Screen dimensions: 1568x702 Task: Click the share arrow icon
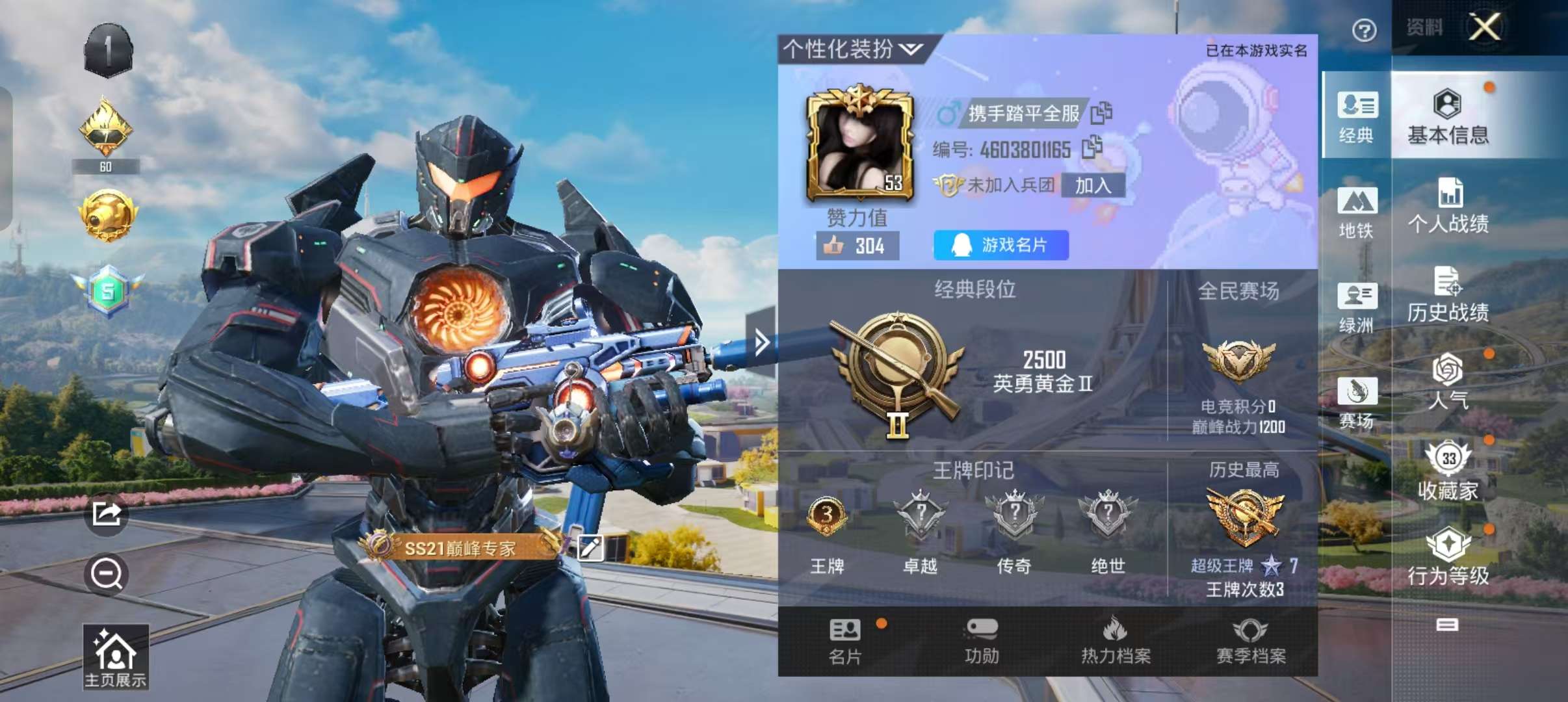pos(107,514)
